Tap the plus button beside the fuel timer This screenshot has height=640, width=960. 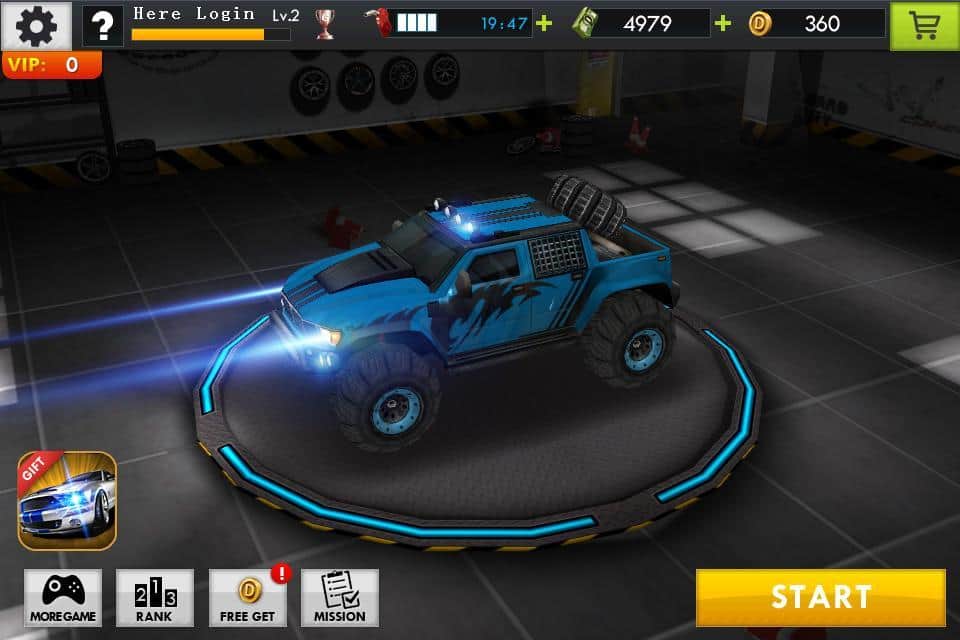544,23
